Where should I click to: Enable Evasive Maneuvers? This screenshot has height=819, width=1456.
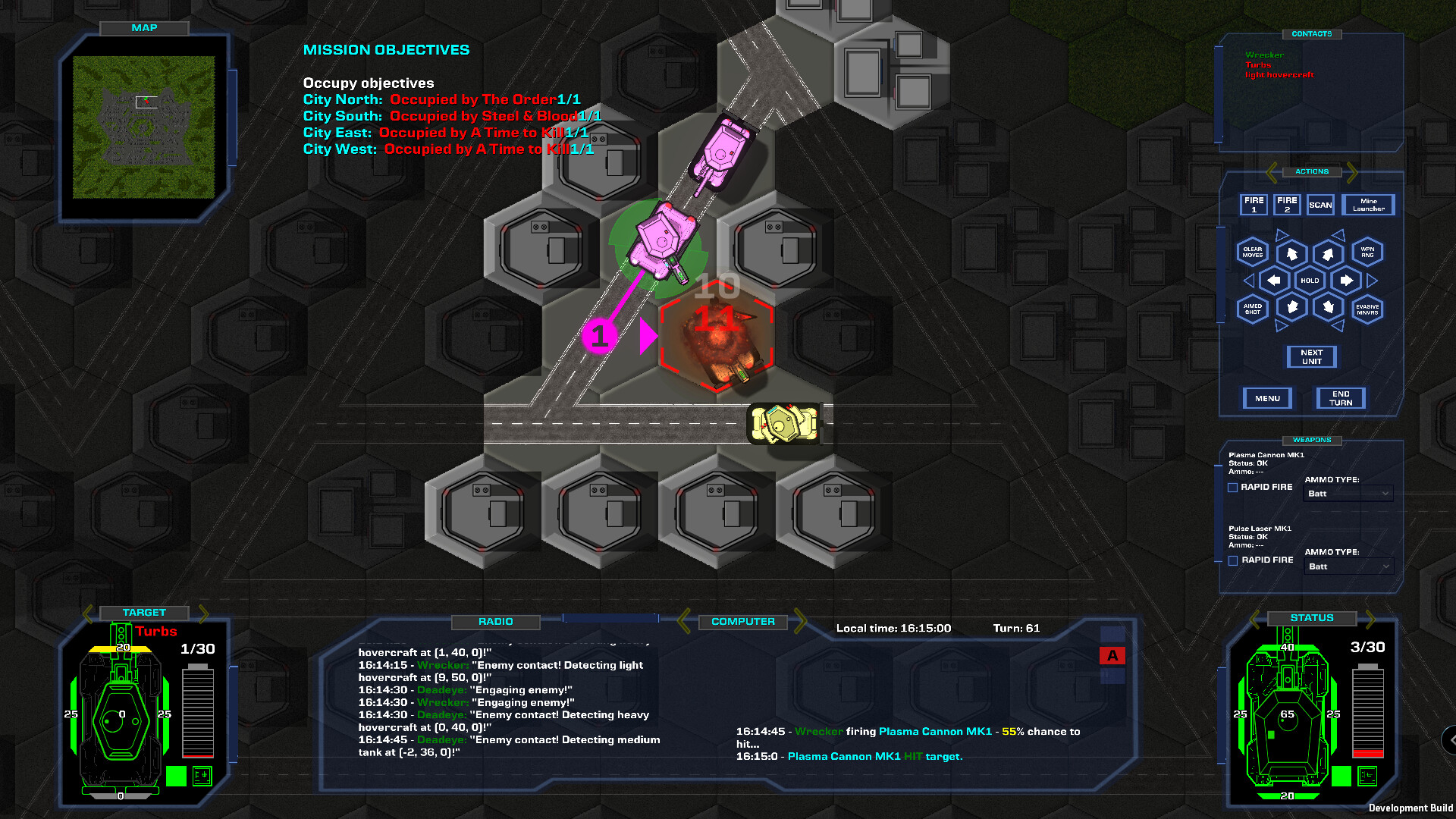[1367, 309]
